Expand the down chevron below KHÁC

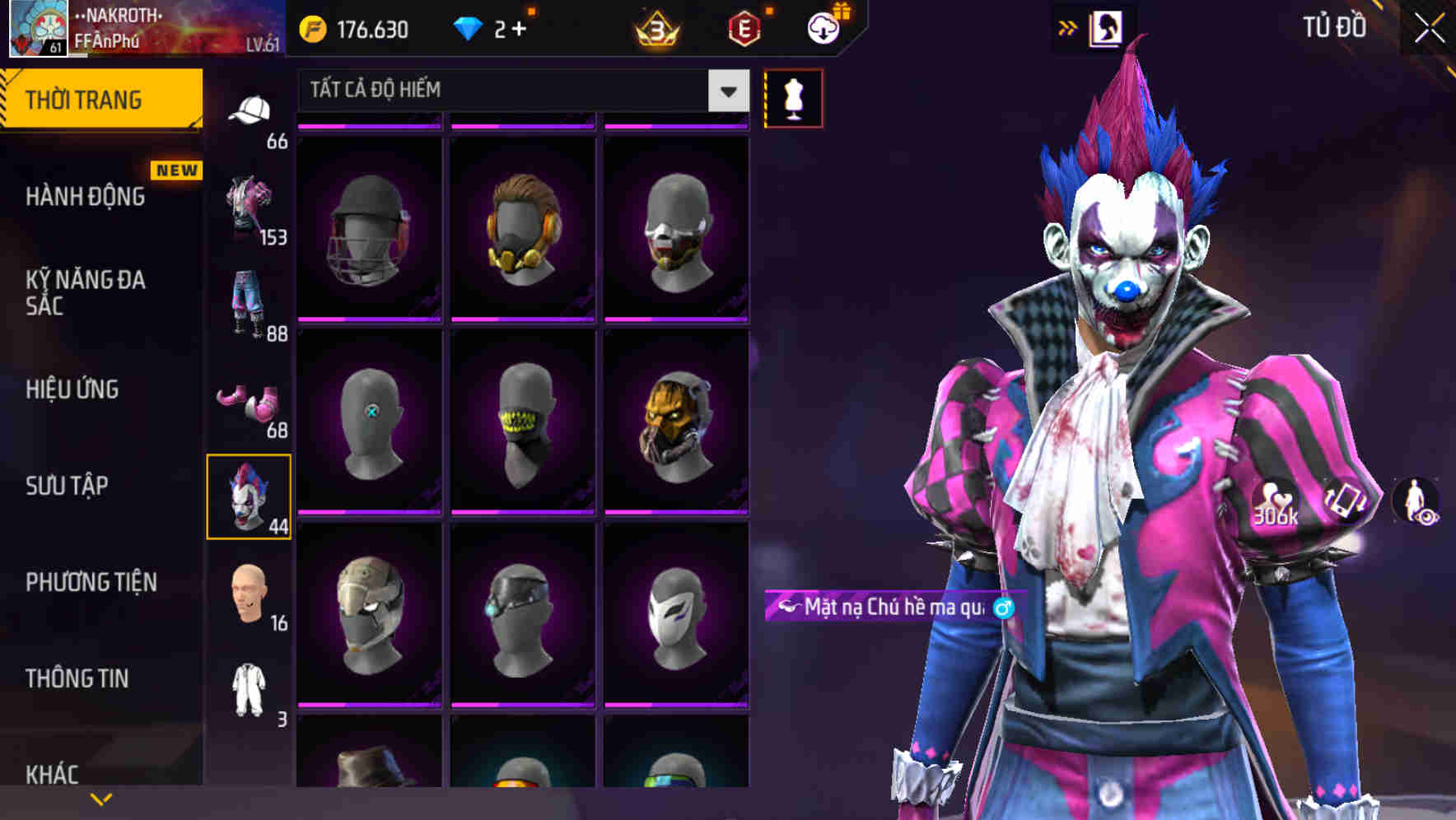click(x=101, y=797)
